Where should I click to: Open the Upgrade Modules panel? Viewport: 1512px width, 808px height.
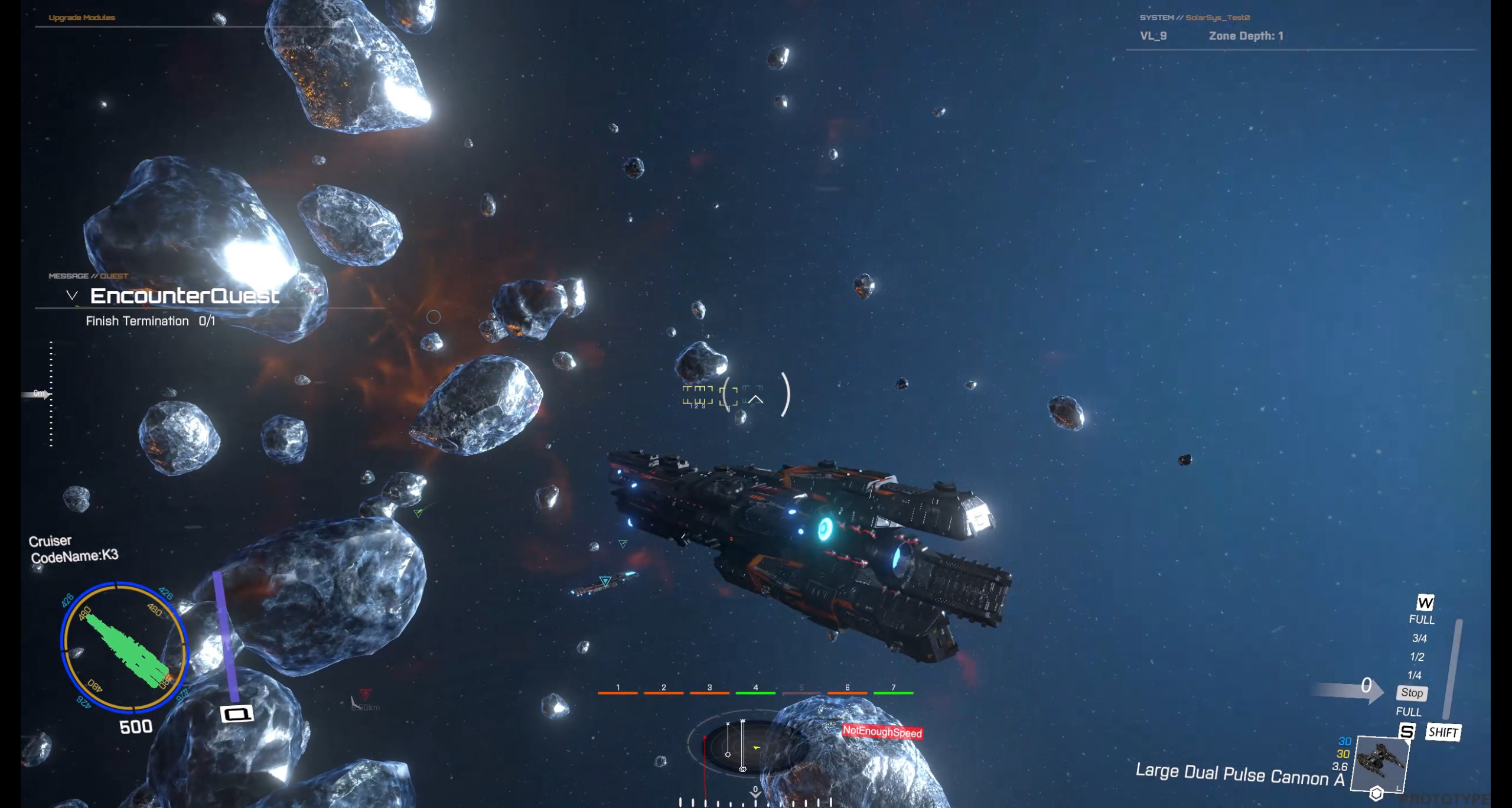(82, 18)
